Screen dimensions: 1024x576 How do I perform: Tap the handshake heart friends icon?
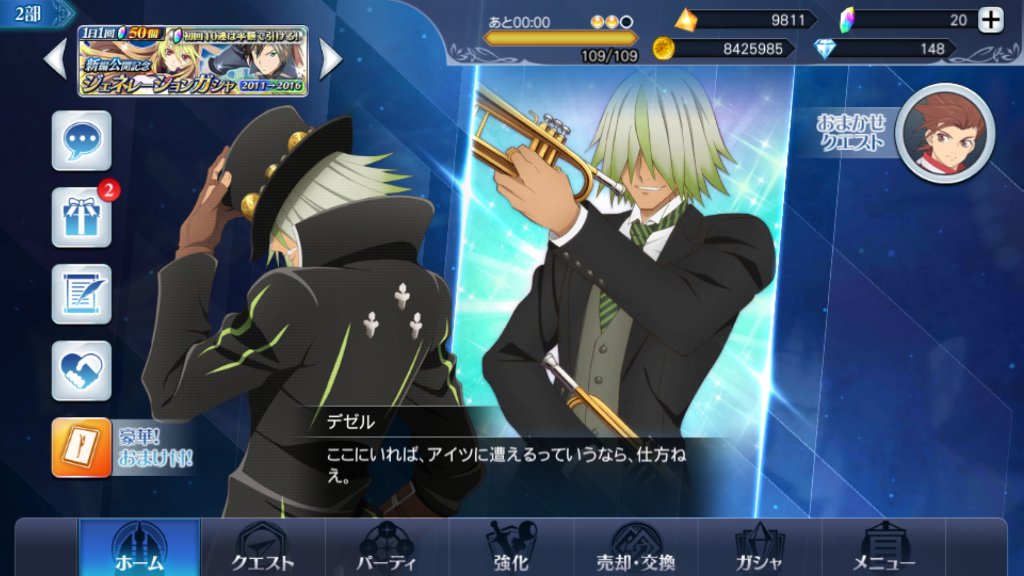click(81, 370)
